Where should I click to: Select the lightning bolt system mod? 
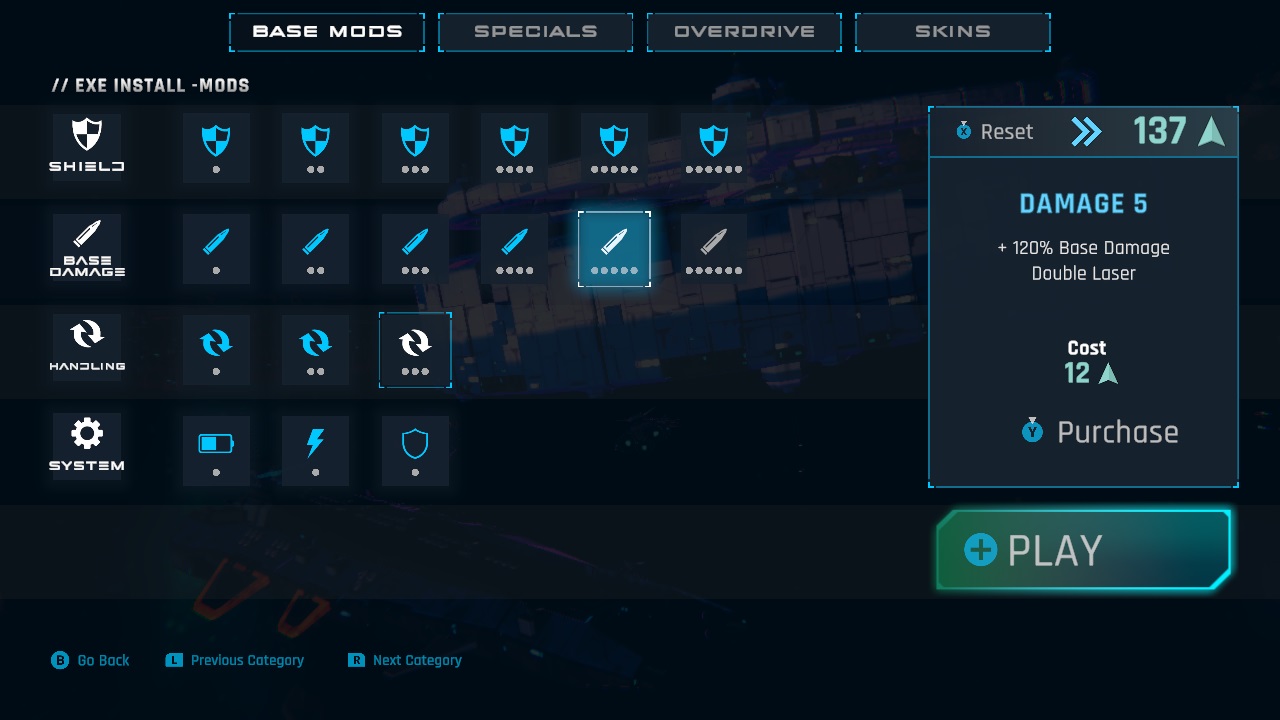pyautogui.click(x=316, y=450)
